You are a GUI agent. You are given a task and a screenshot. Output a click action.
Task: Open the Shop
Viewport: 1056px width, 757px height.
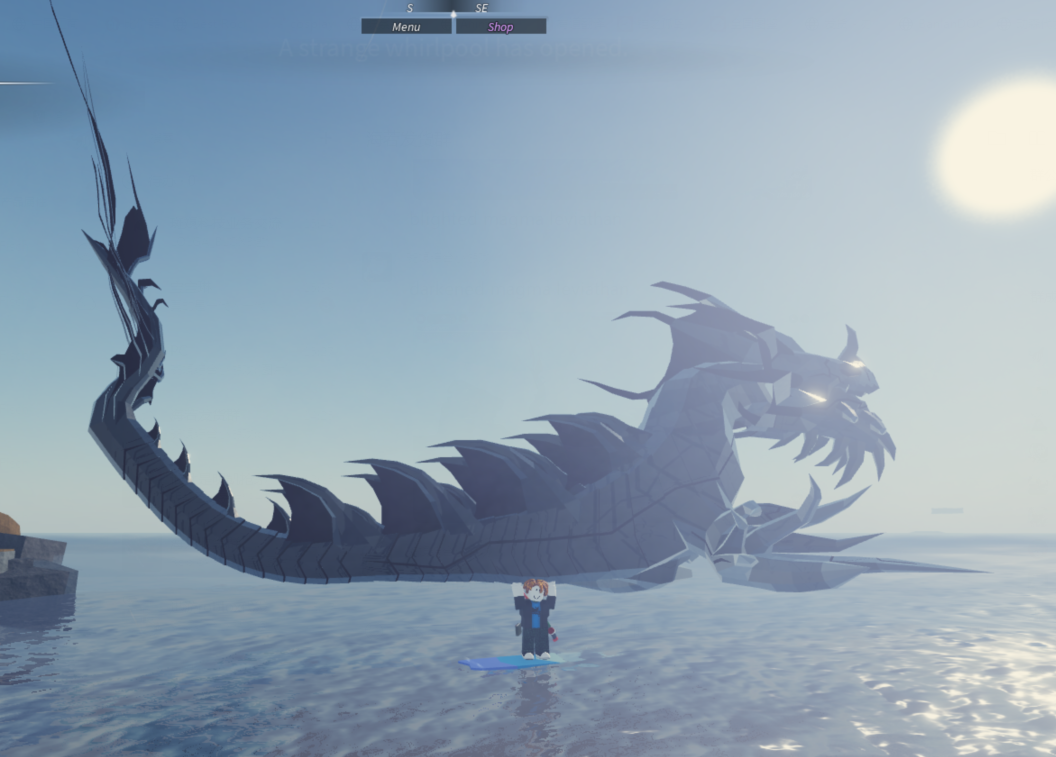point(501,27)
